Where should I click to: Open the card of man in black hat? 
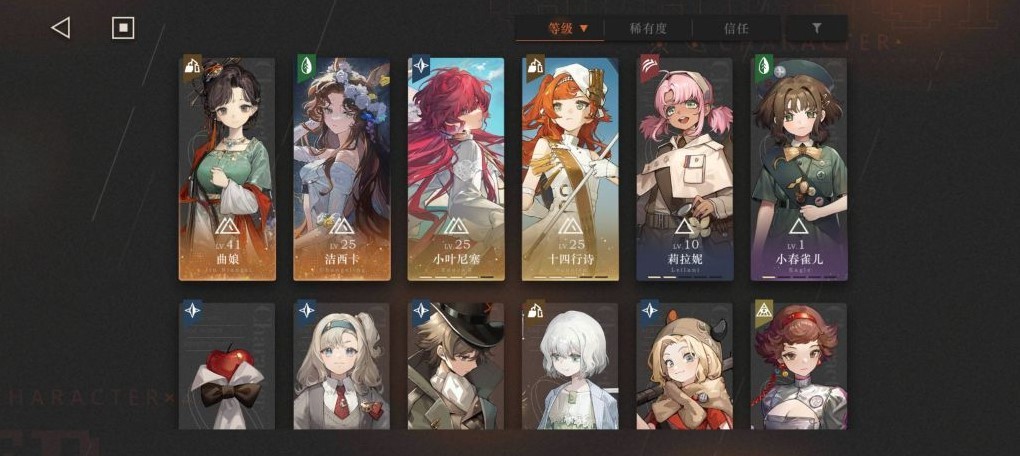[456, 367]
